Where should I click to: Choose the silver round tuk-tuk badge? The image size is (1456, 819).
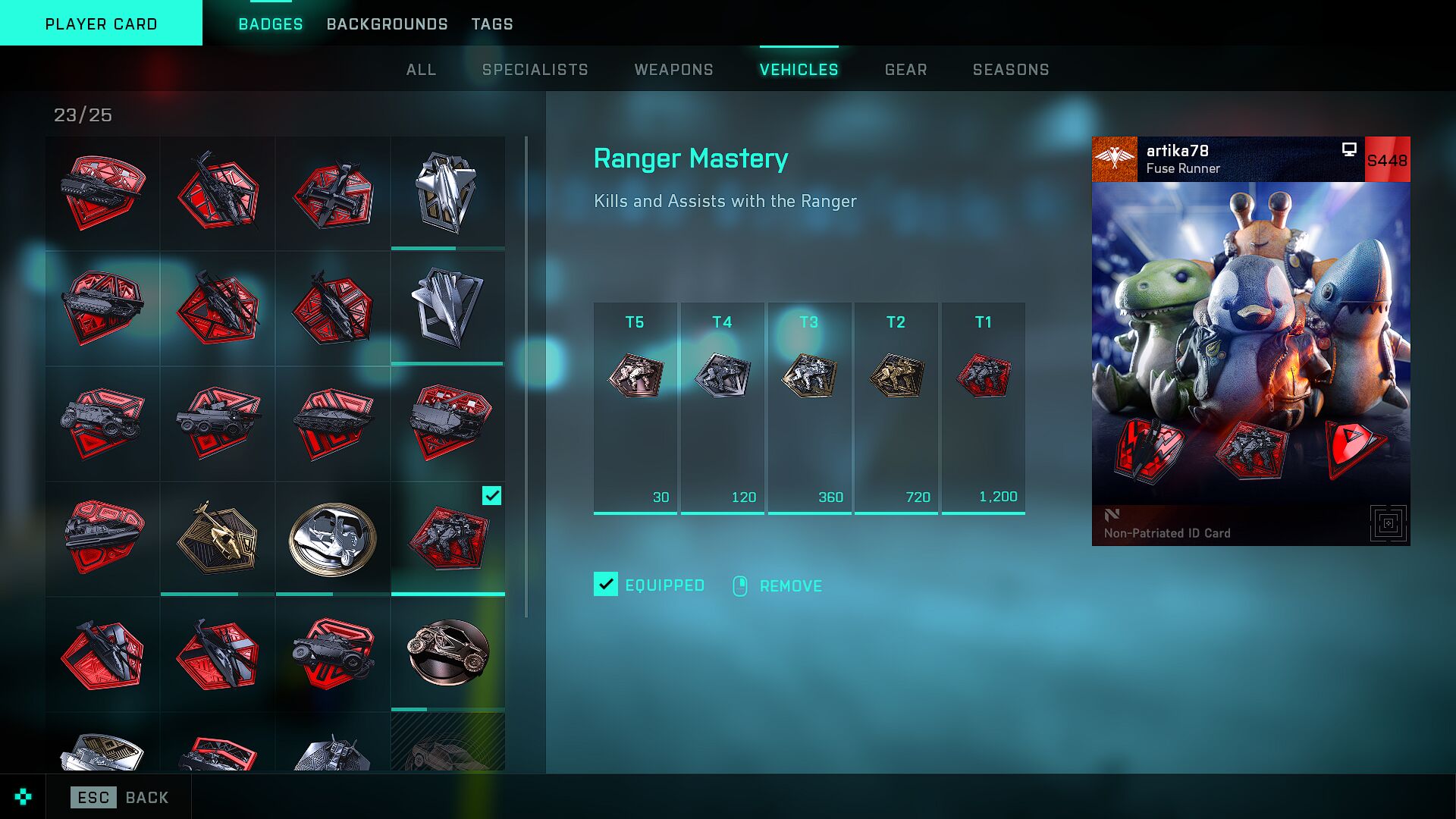(333, 538)
